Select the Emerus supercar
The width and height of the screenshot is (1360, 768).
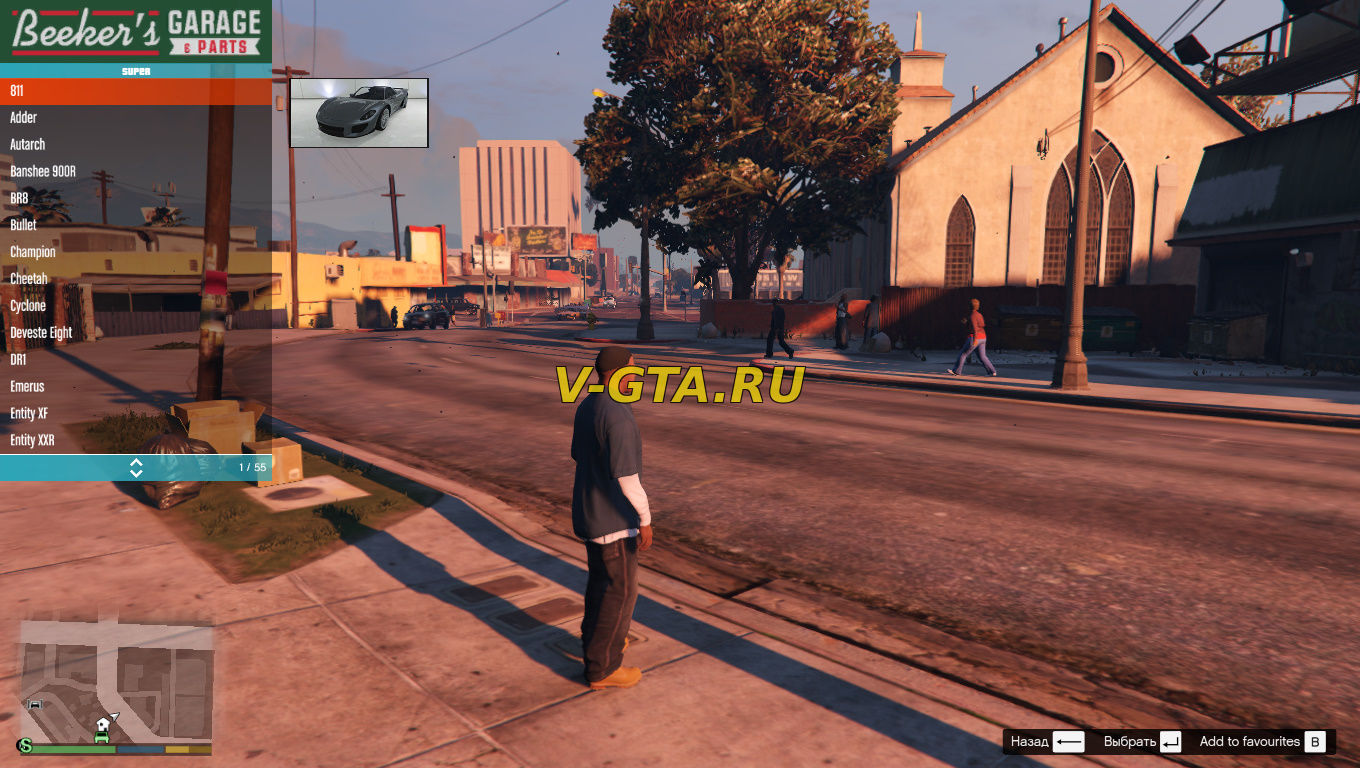135,387
